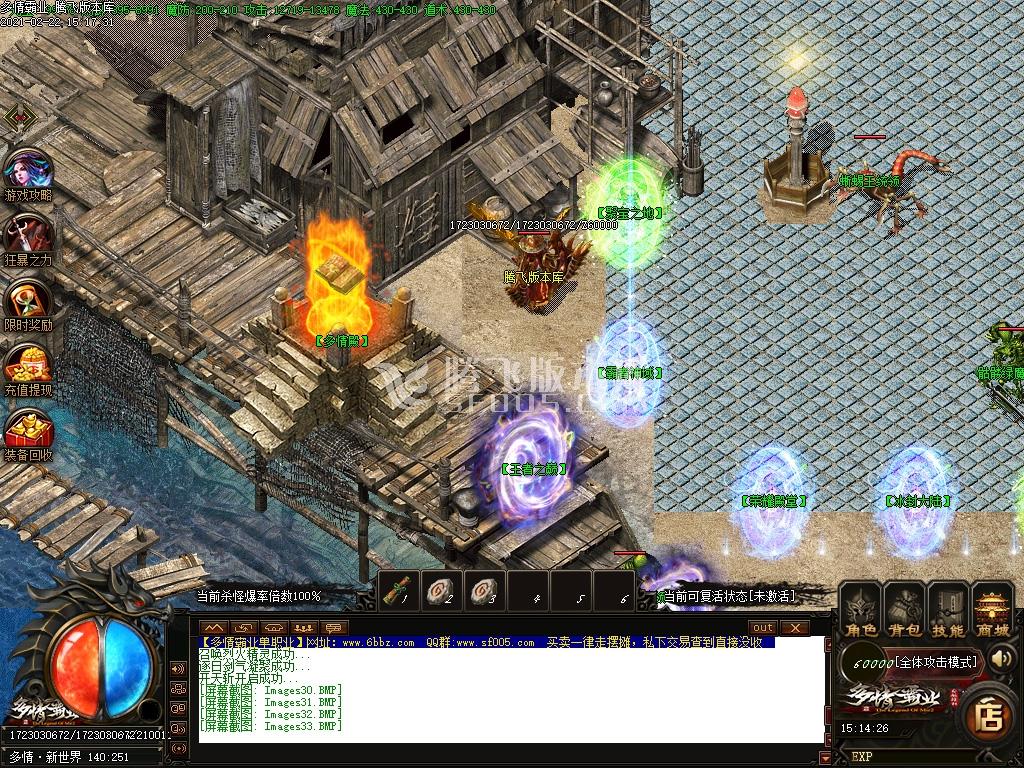Open the 角色 character panel
Screen dimensions: 1024x768
(861, 610)
